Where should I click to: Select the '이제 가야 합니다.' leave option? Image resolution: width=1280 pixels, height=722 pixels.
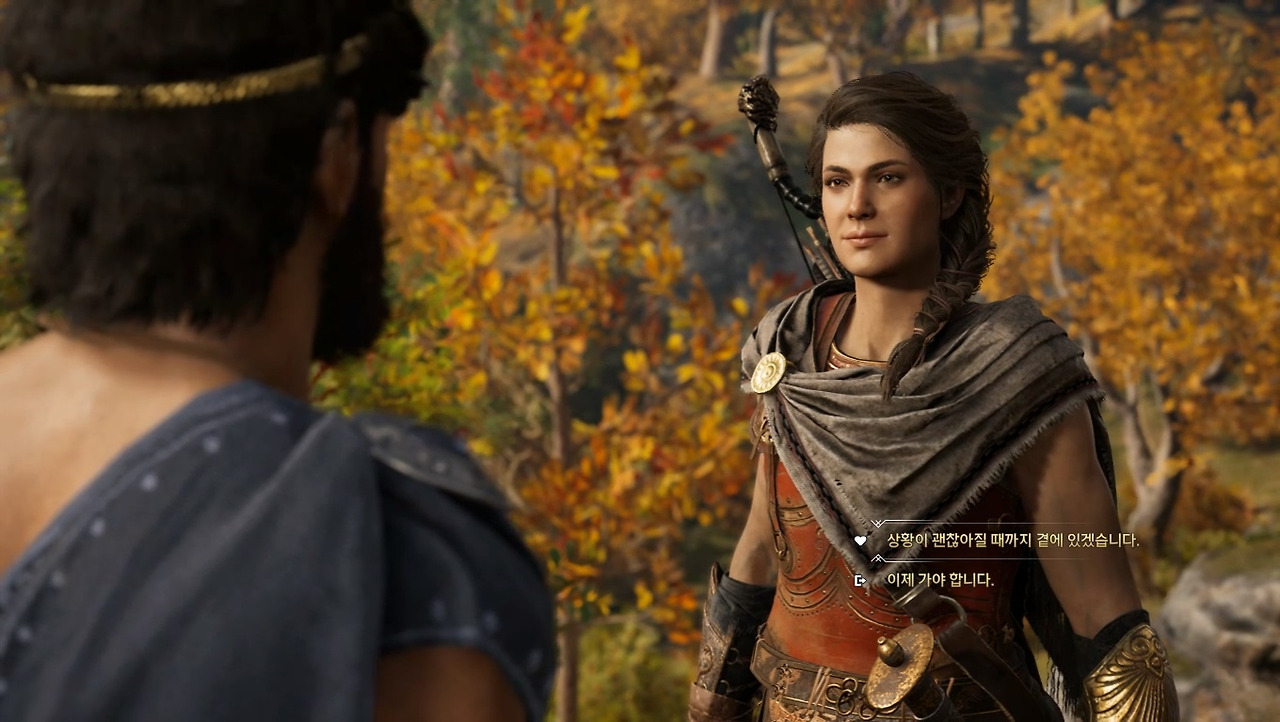point(939,580)
